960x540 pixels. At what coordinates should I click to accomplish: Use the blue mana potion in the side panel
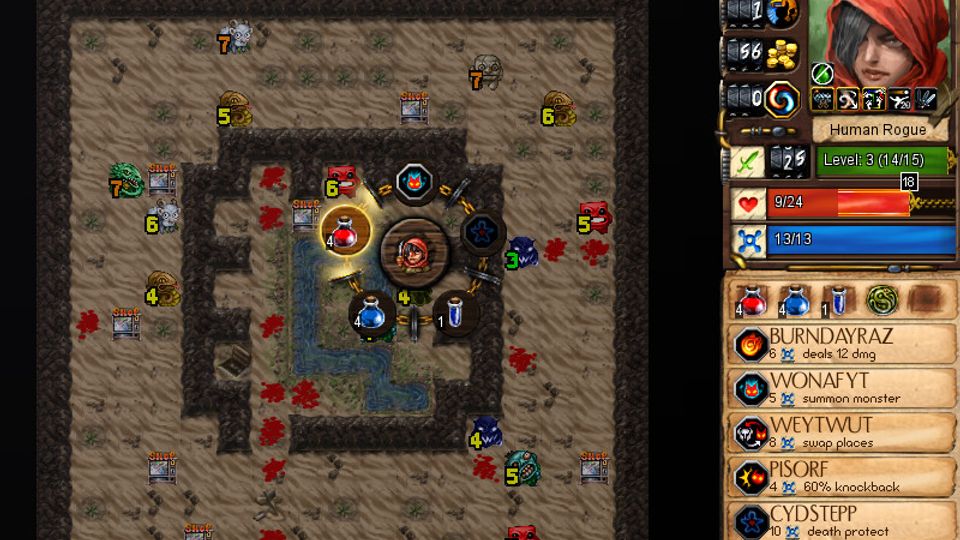point(795,299)
